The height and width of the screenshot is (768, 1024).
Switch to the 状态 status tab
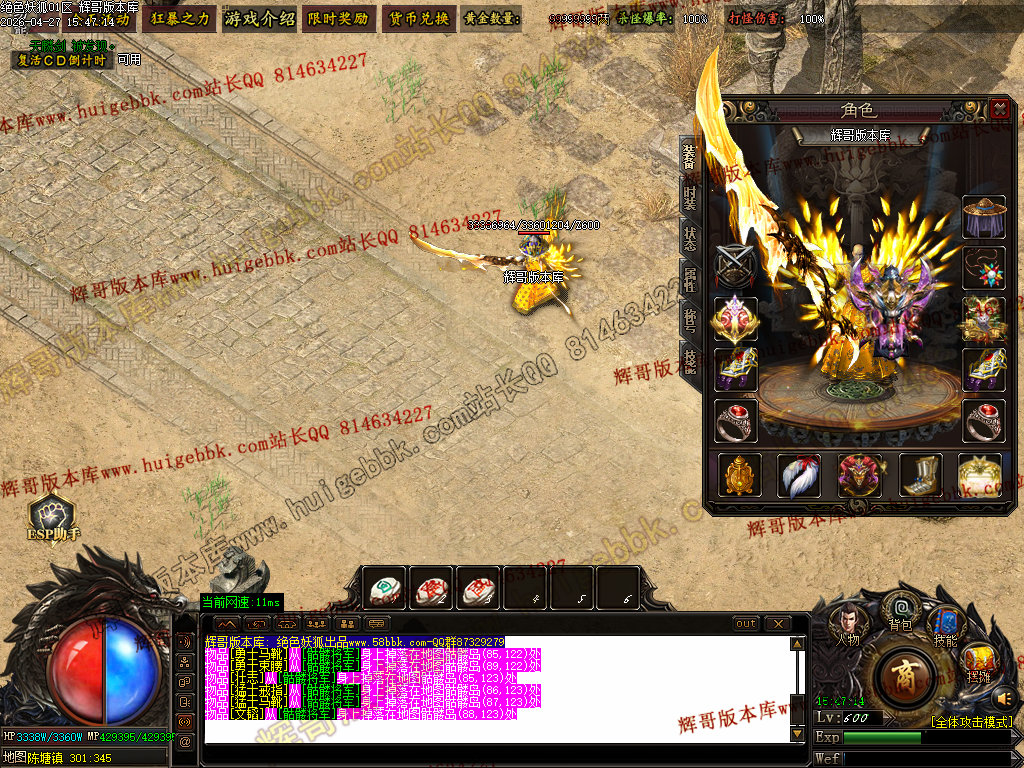coord(690,239)
